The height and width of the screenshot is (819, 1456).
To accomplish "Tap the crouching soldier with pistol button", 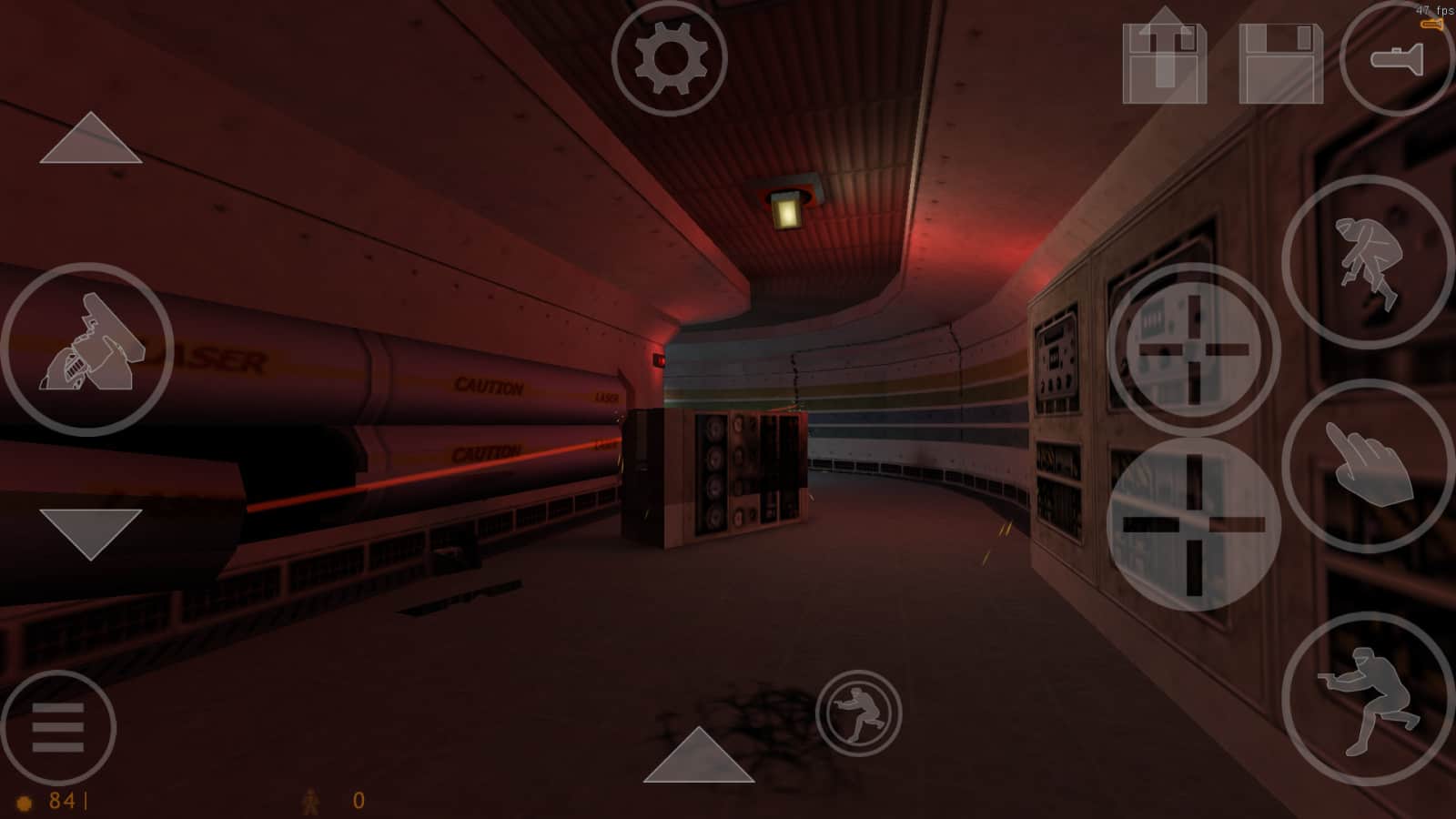I will point(1367,699).
